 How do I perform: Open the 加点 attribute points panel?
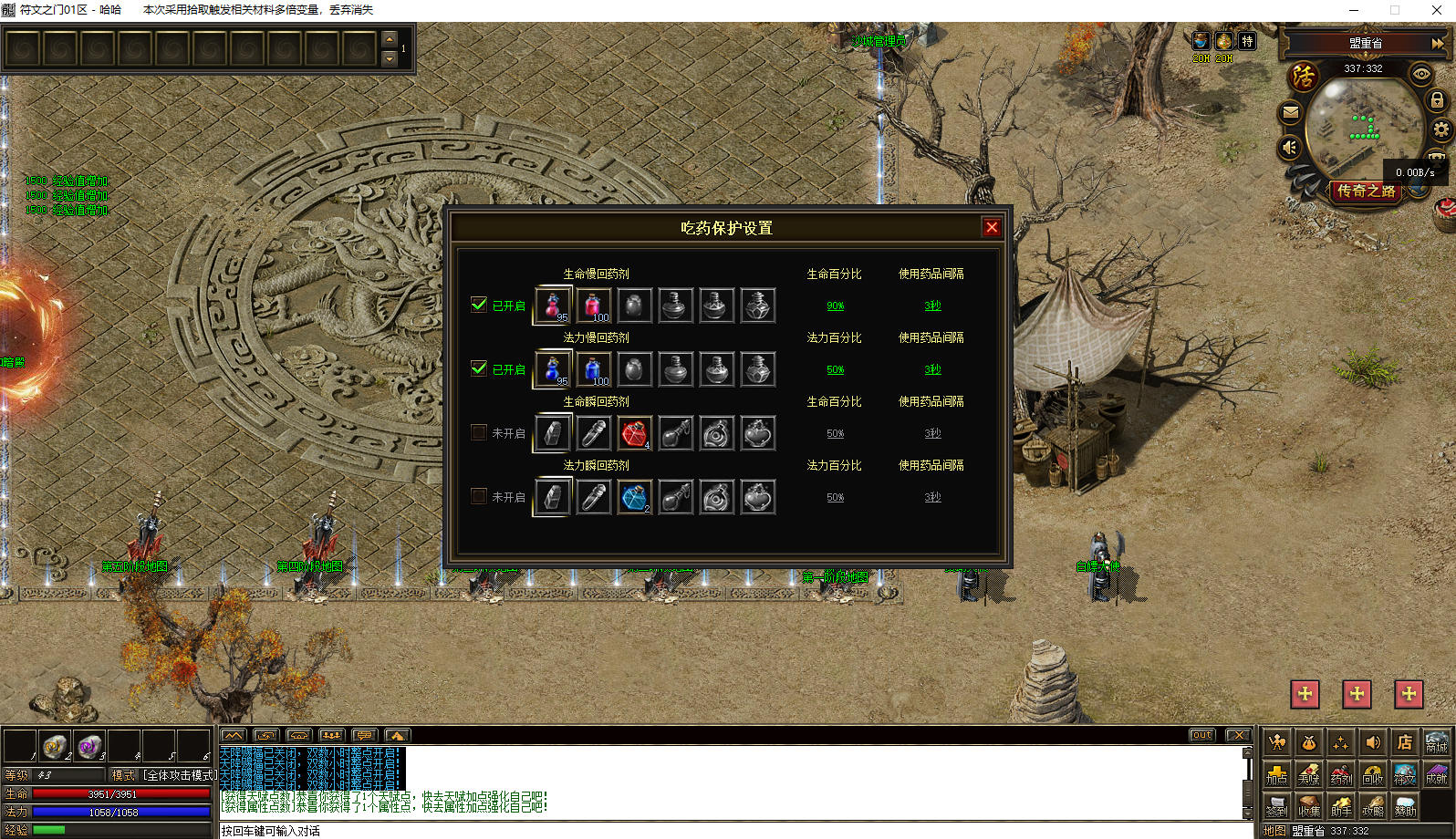[1277, 775]
